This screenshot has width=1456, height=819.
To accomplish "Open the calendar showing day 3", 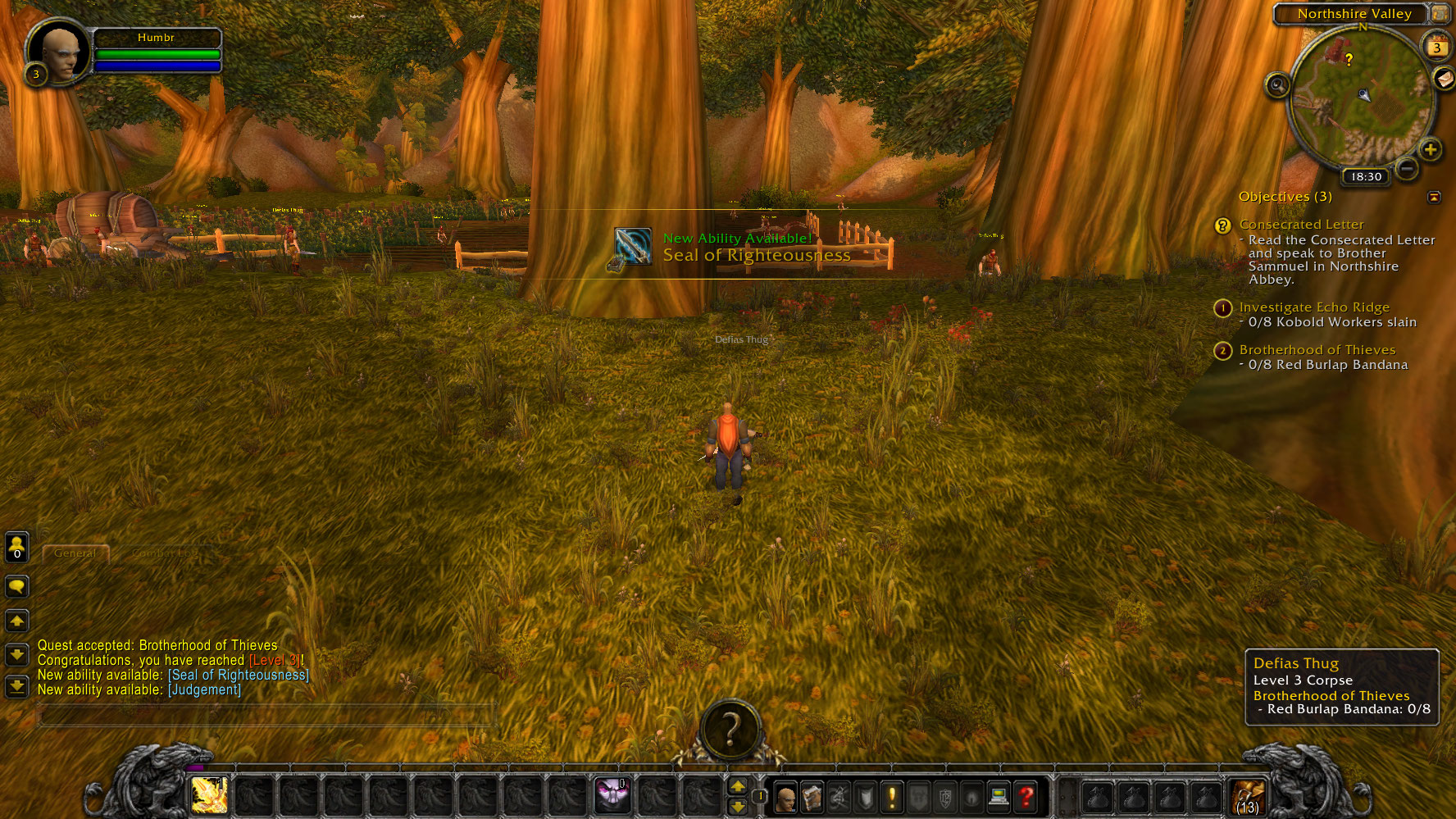I will click(1436, 47).
